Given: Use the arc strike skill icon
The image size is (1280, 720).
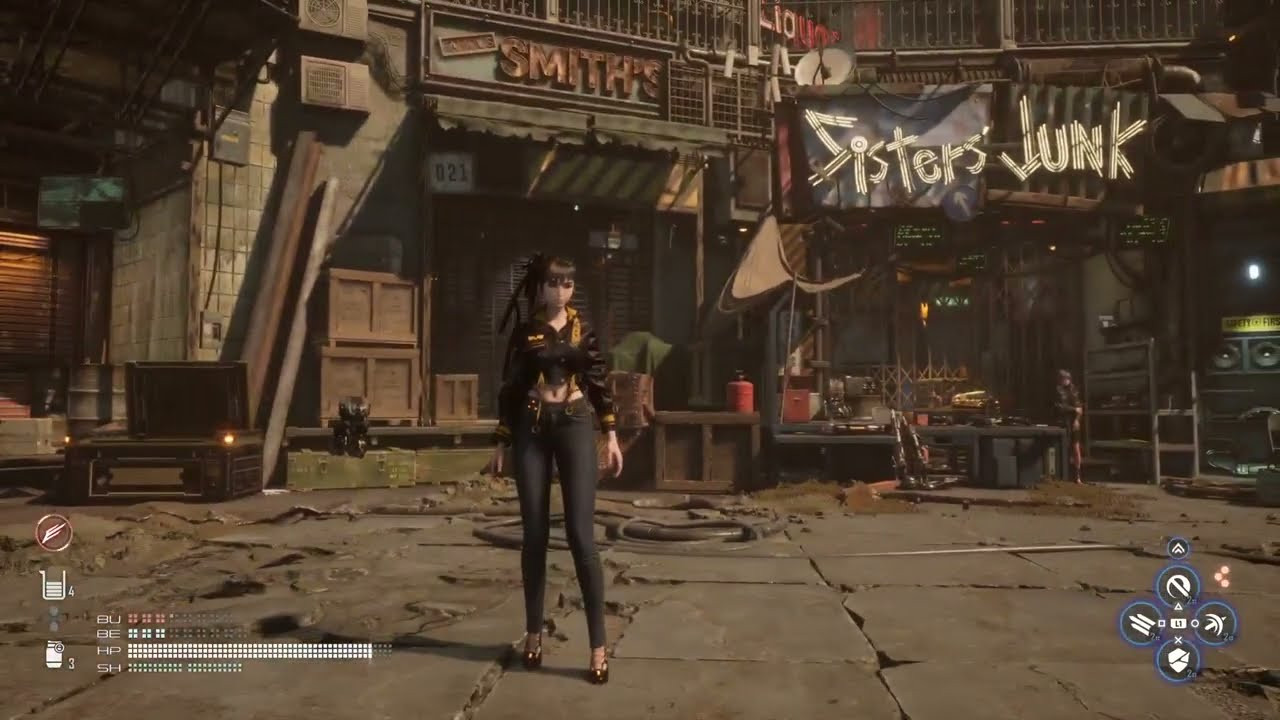Looking at the screenshot, I should pyautogui.click(x=1214, y=624).
